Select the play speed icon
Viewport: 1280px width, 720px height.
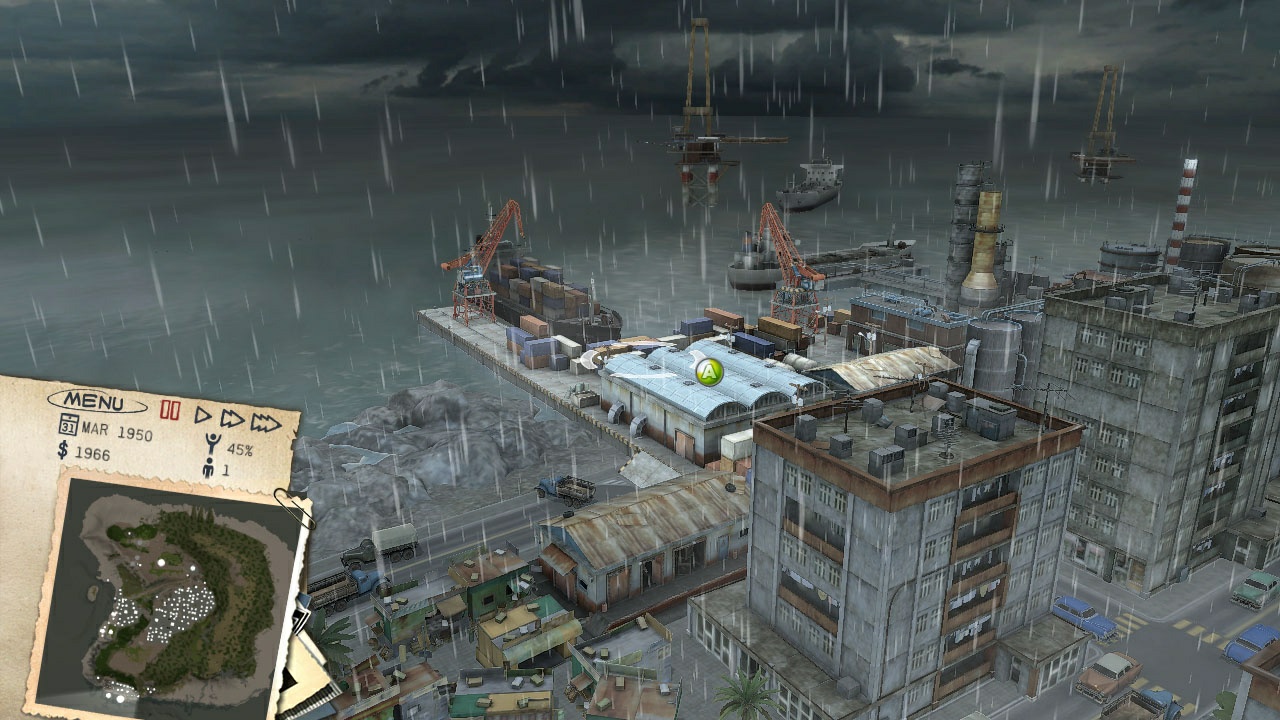coord(204,417)
